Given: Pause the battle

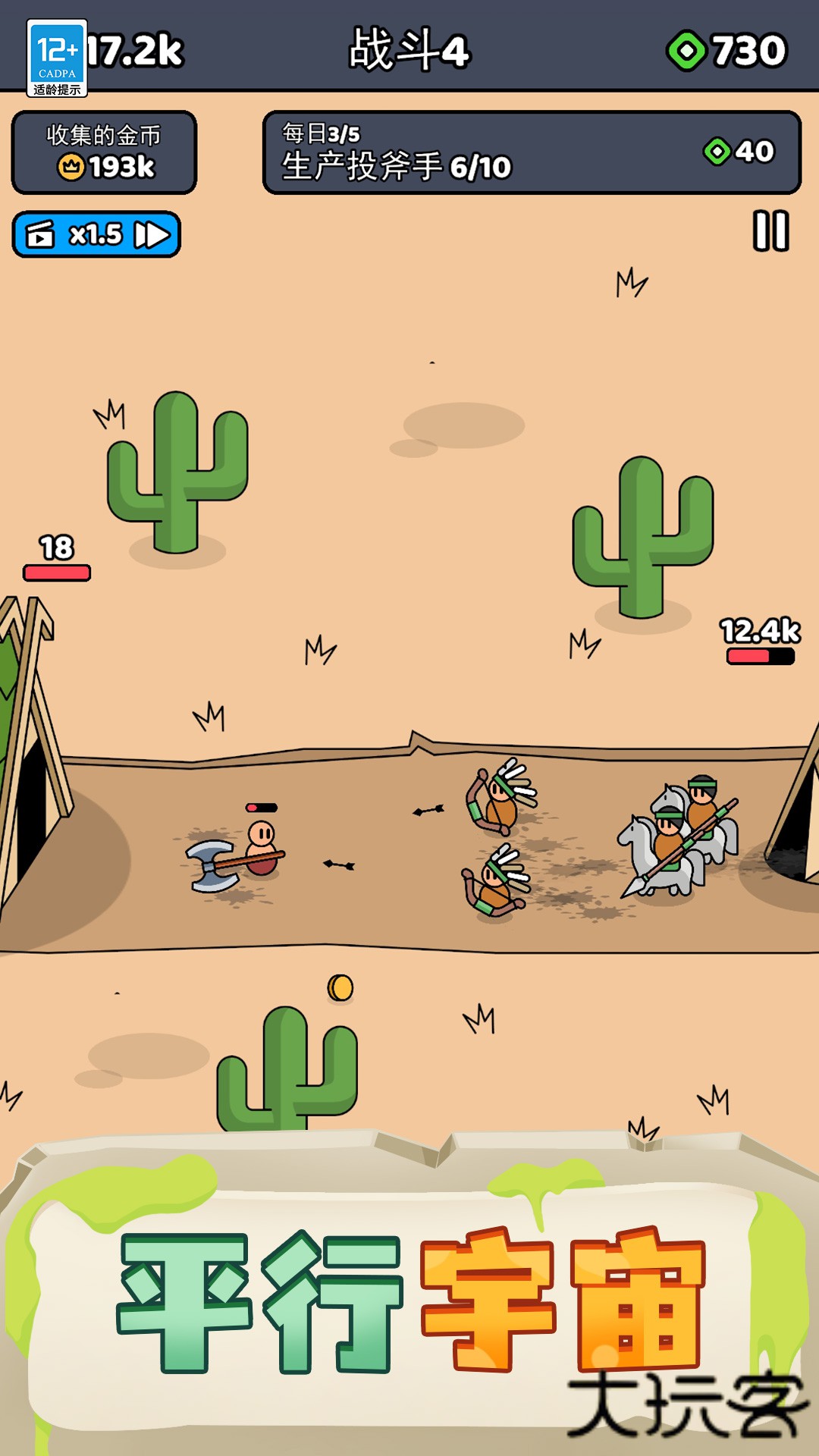Looking at the screenshot, I should pyautogui.click(x=770, y=231).
